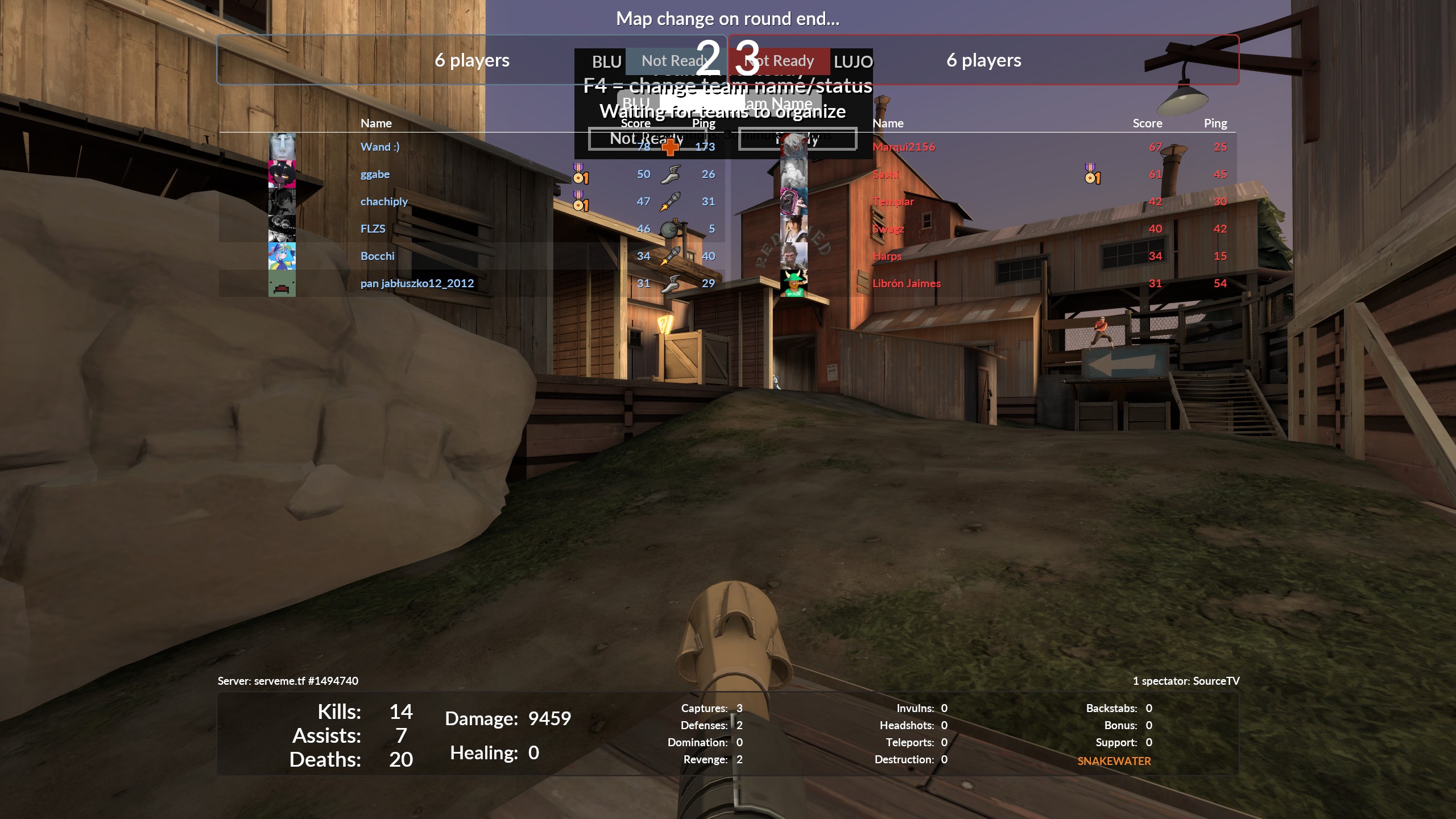Open Librón Jaimes's green-hat avatar
1456x819 pixels.
coord(793,283)
